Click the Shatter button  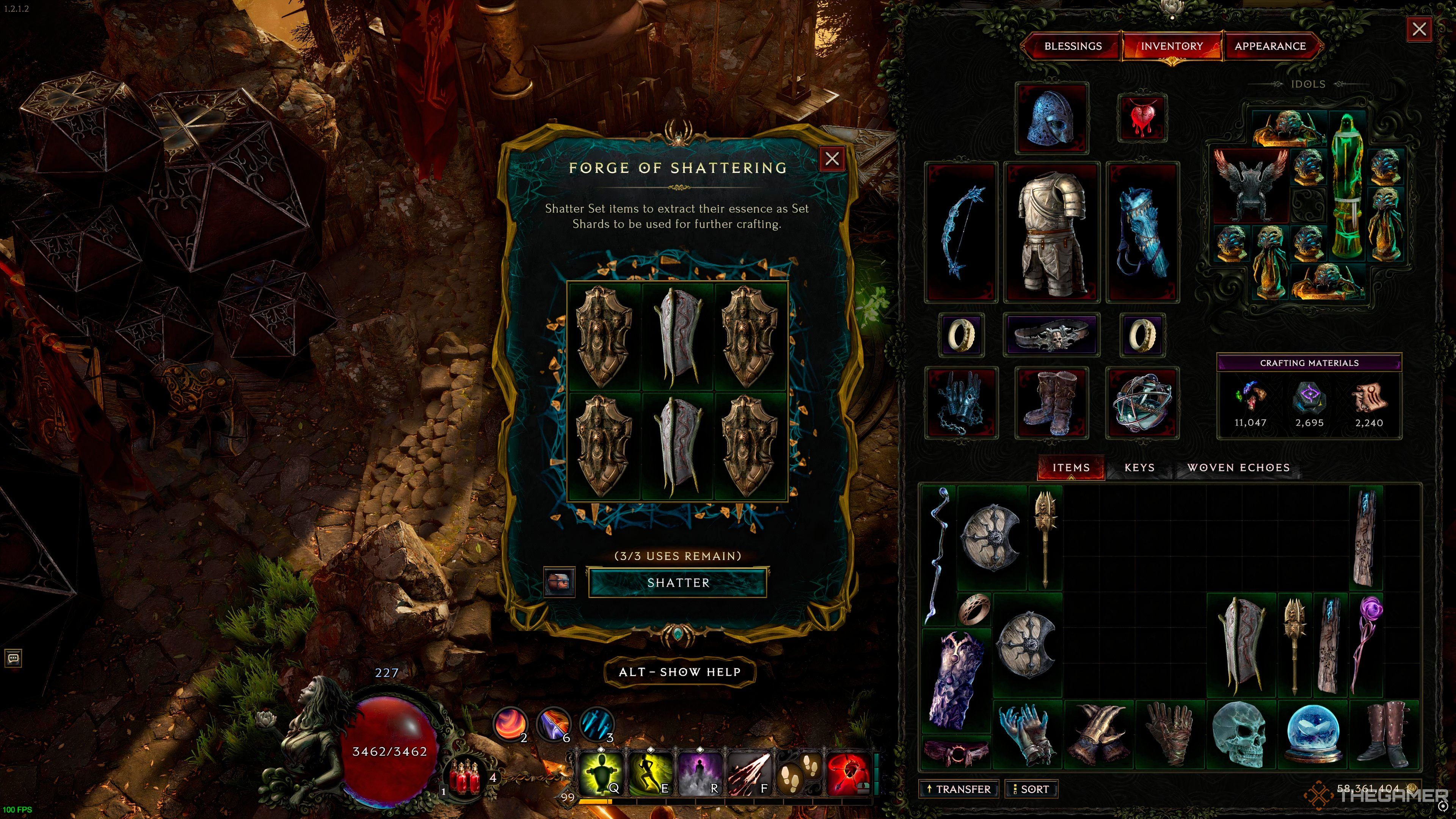677,583
